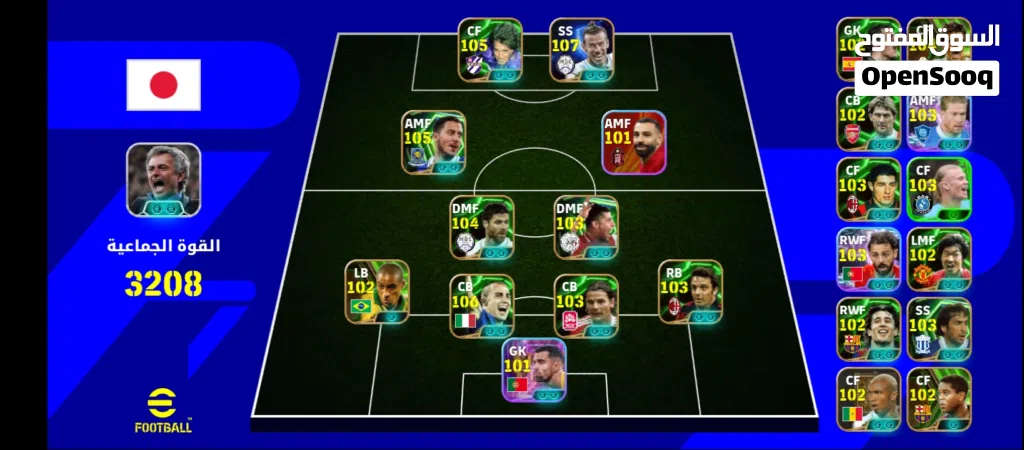Choose the GK 101 Portugal goalkeeper card

[534, 369]
